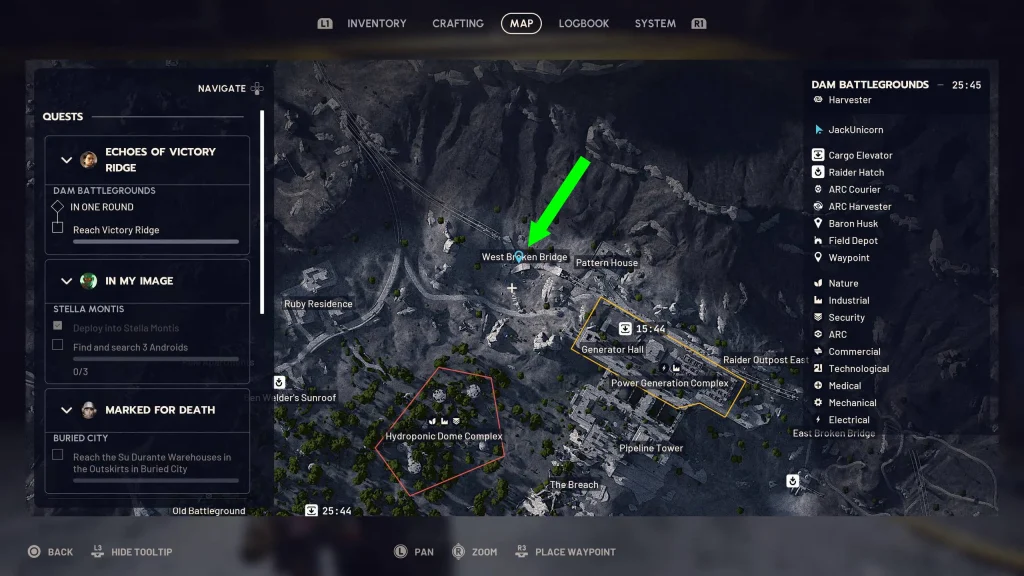Image resolution: width=1024 pixels, height=576 pixels.
Task: Collapse the In My Image quest
Action: 67,281
